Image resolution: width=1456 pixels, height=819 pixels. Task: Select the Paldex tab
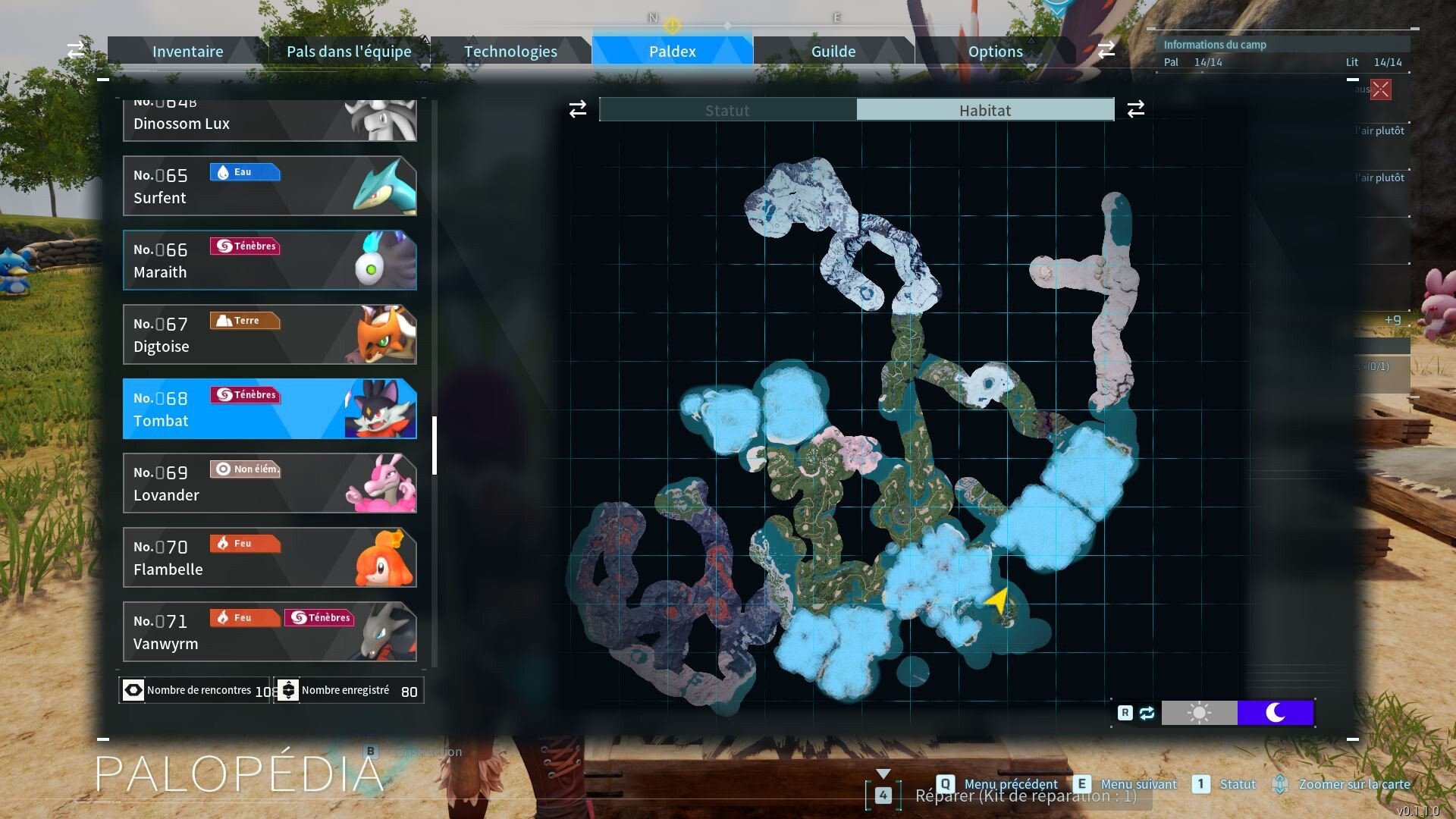[x=672, y=51]
